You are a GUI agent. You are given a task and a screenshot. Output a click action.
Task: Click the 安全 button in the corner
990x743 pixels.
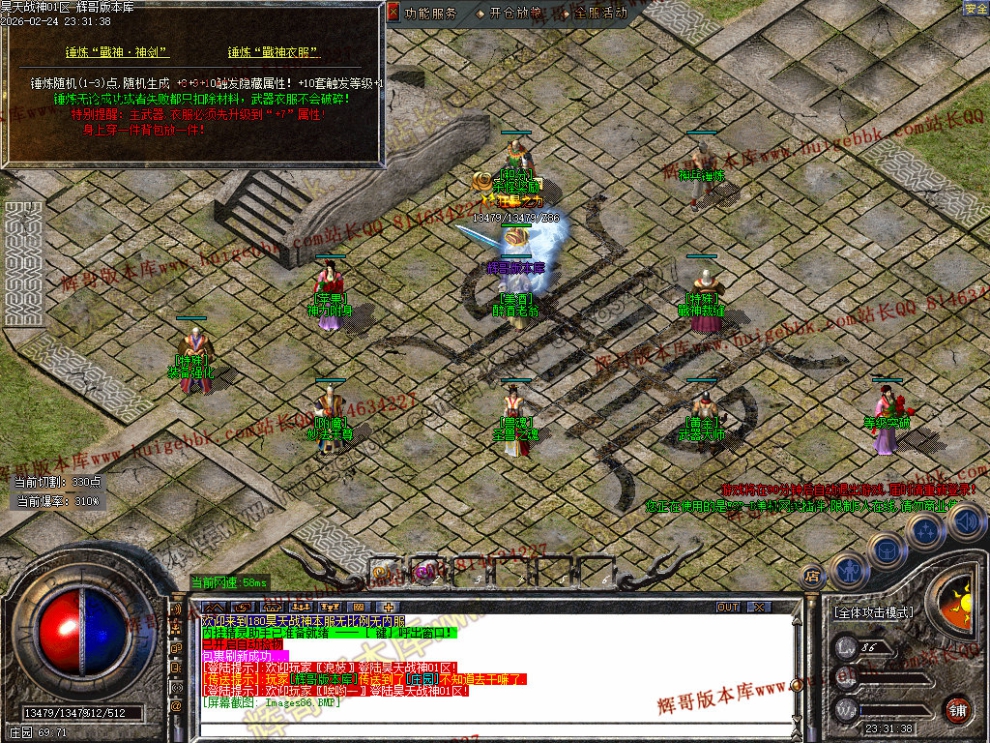(x=975, y=8)
